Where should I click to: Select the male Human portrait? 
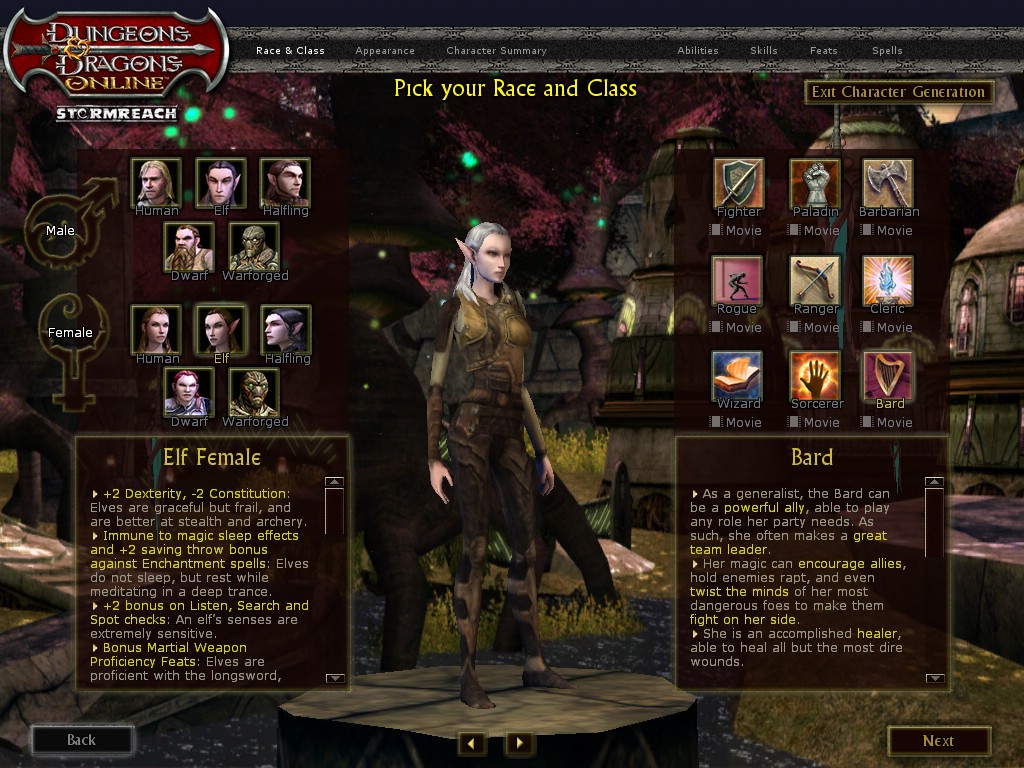(x=156, y=182)
